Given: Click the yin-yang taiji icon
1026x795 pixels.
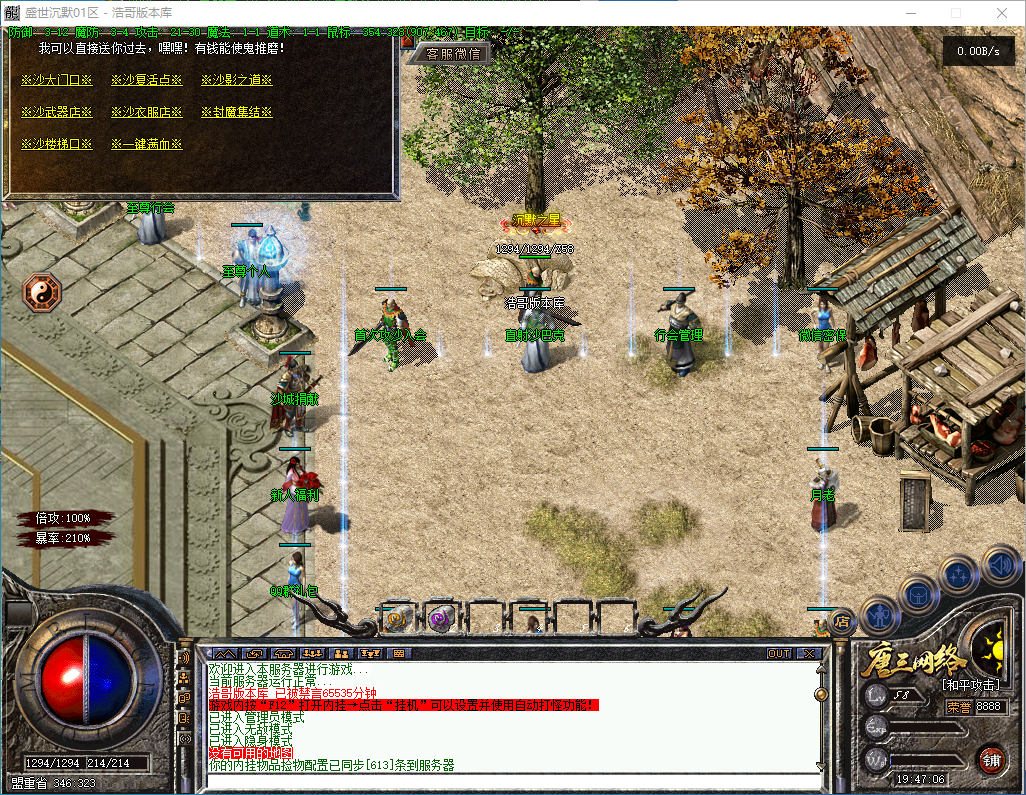Looking at the screenshot, I should pyautogui.click(x=42, y=292).
